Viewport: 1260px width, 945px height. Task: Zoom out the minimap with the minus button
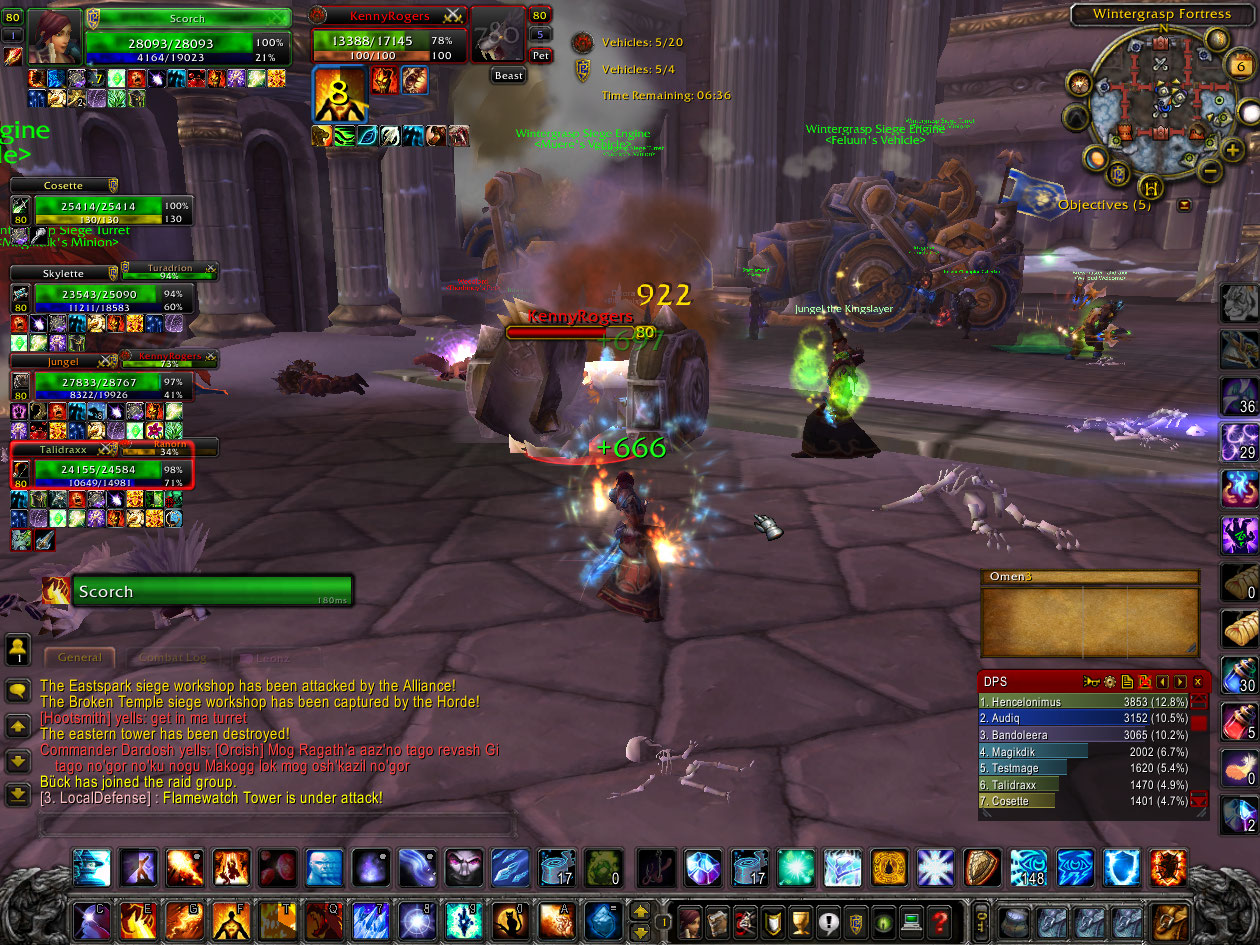tap(1209, 171)
